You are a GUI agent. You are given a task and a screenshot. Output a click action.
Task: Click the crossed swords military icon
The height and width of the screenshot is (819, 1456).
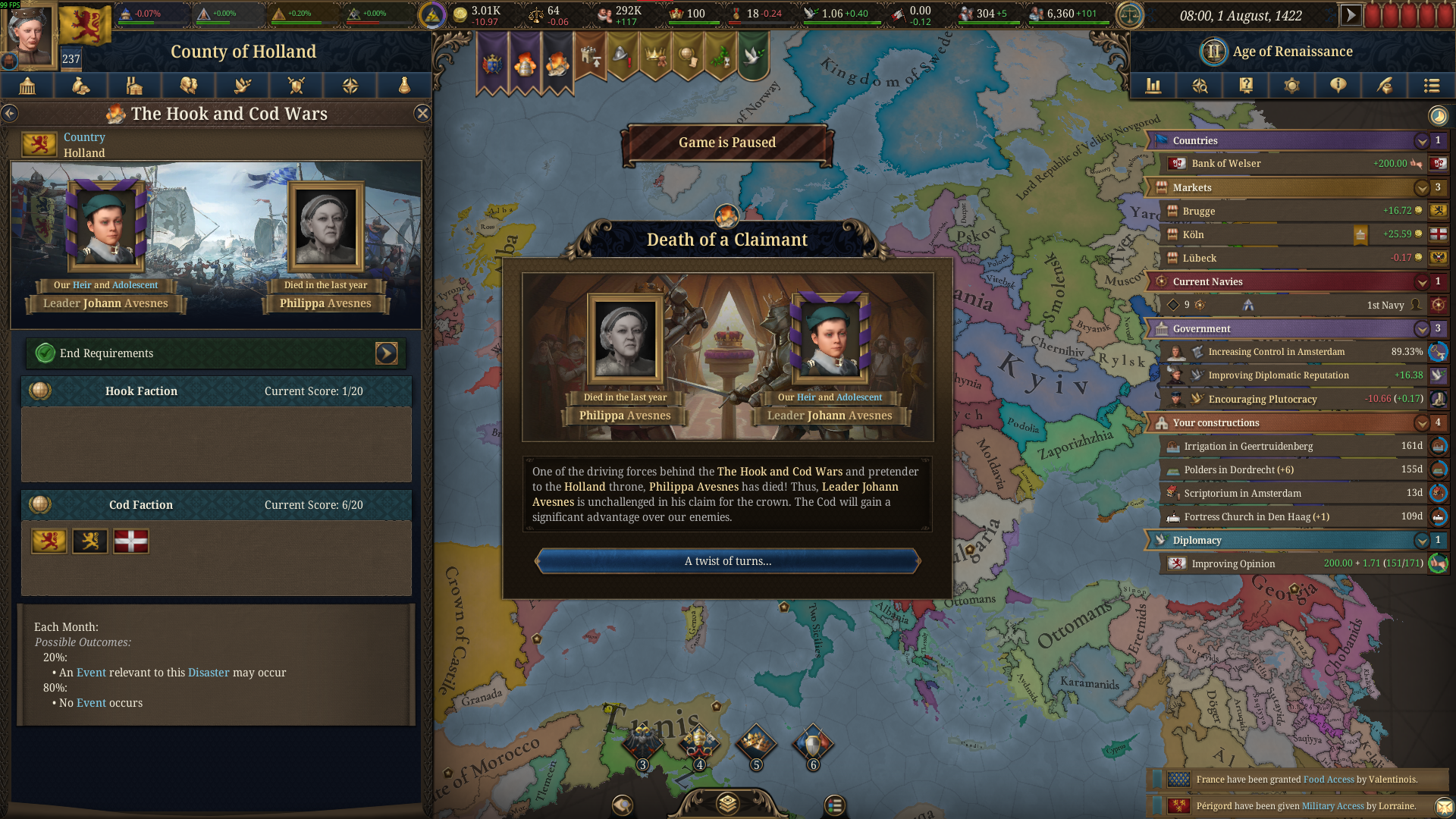point(296,86)
